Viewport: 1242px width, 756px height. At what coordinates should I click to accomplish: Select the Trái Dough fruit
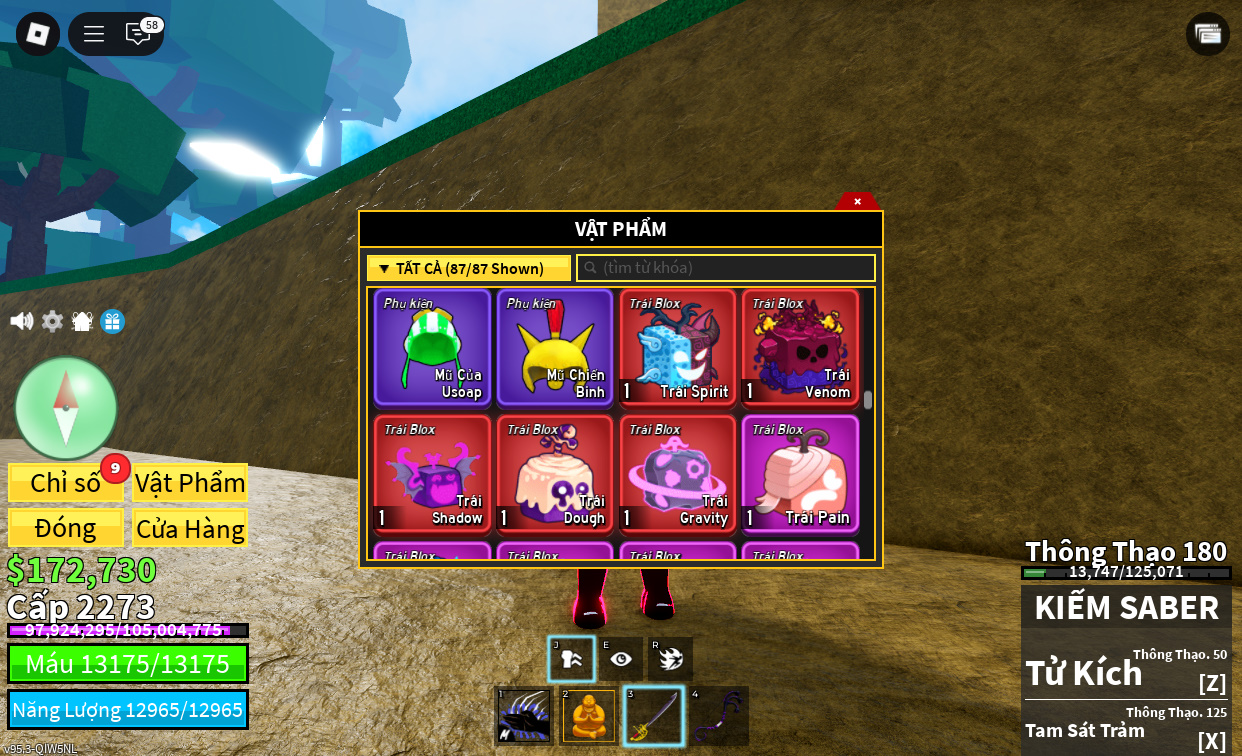(555, 473)
